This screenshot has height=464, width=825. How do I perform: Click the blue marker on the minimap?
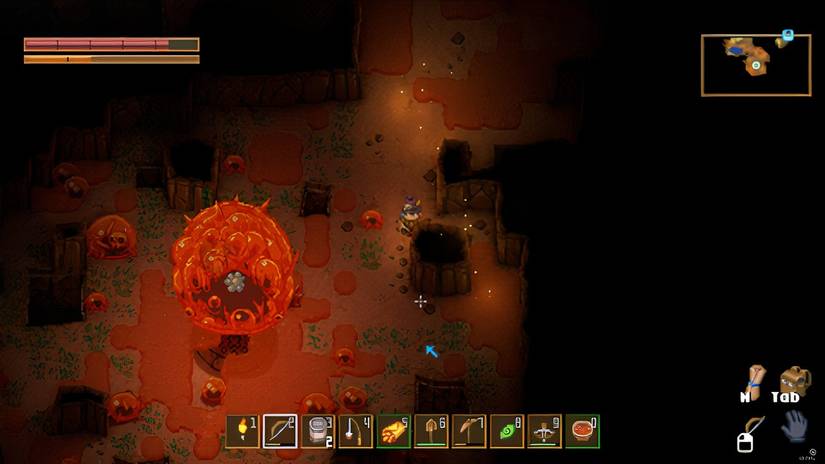pos(788,35)
